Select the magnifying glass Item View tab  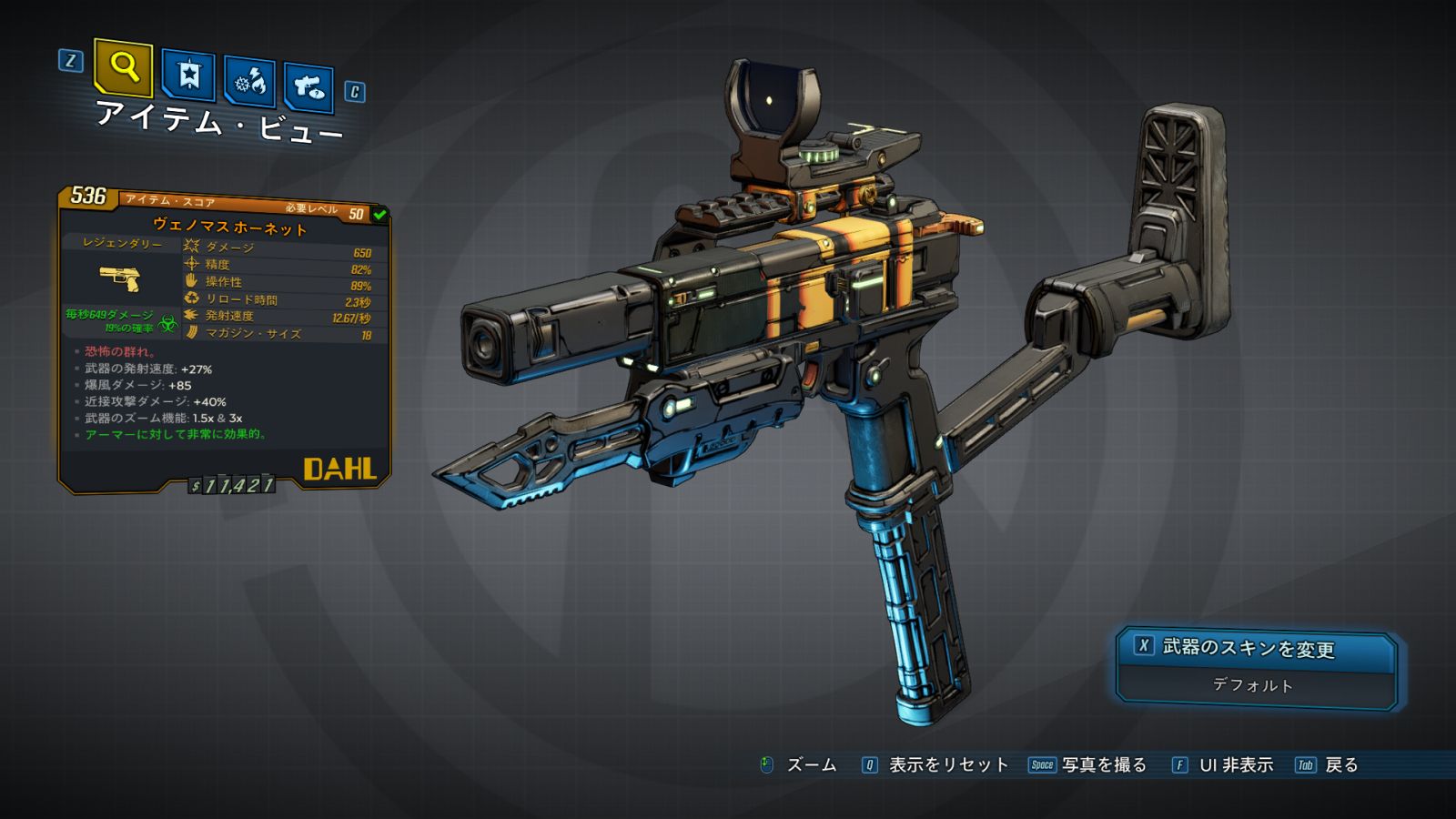click(x=123, y=66)
